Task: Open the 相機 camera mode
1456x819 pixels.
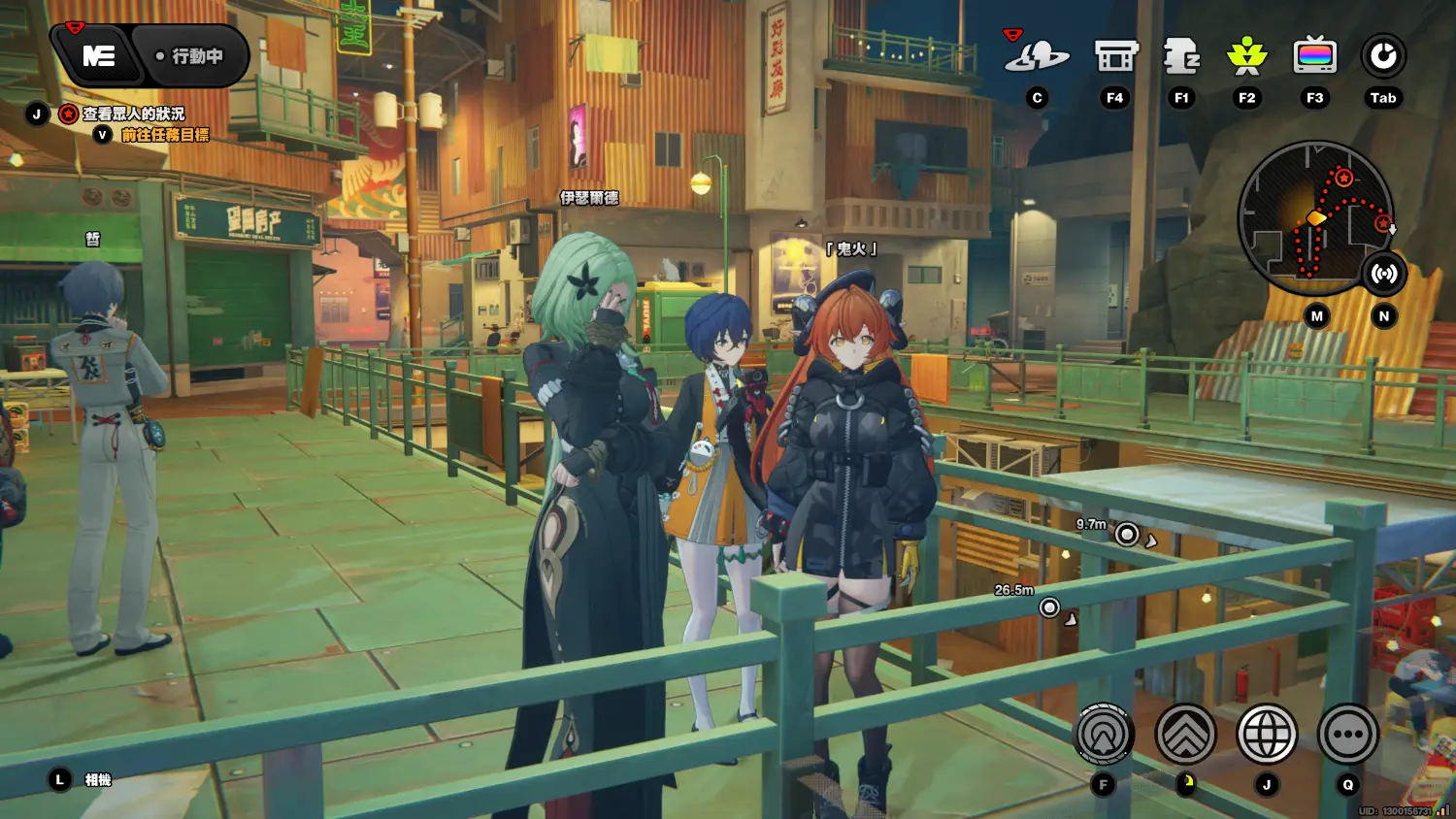Action: 97,779
